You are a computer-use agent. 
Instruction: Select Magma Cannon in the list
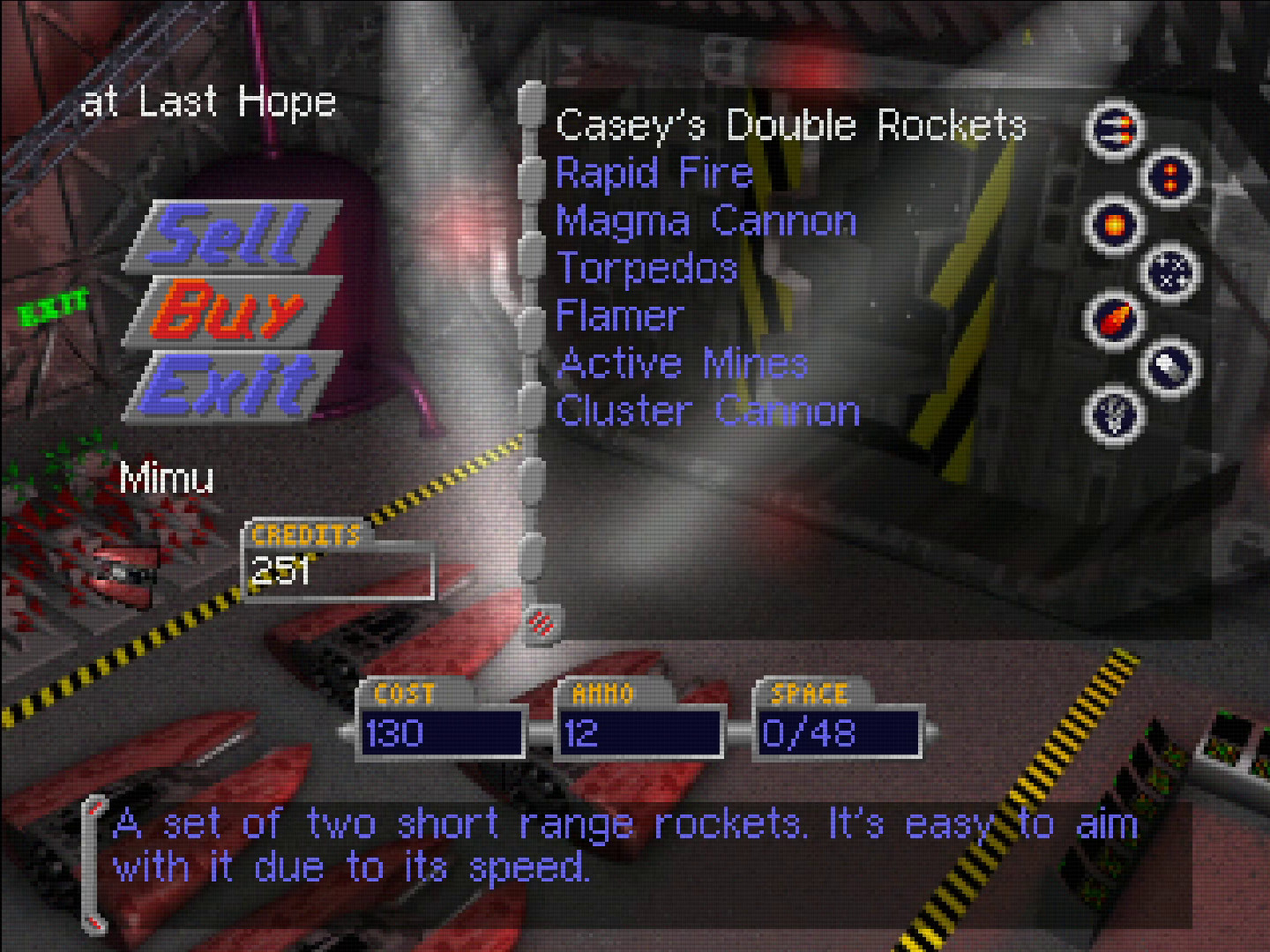coord(706,221)
